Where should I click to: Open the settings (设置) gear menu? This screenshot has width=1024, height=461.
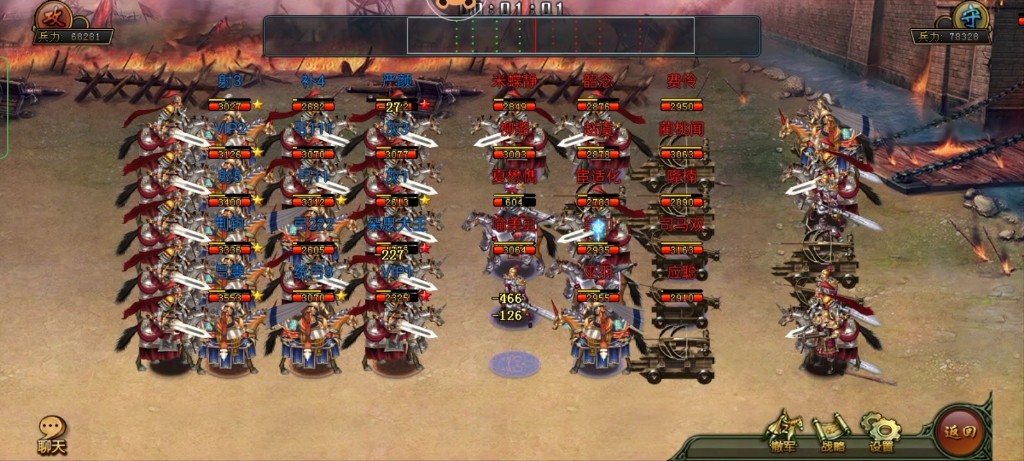(x=881, y=431)
